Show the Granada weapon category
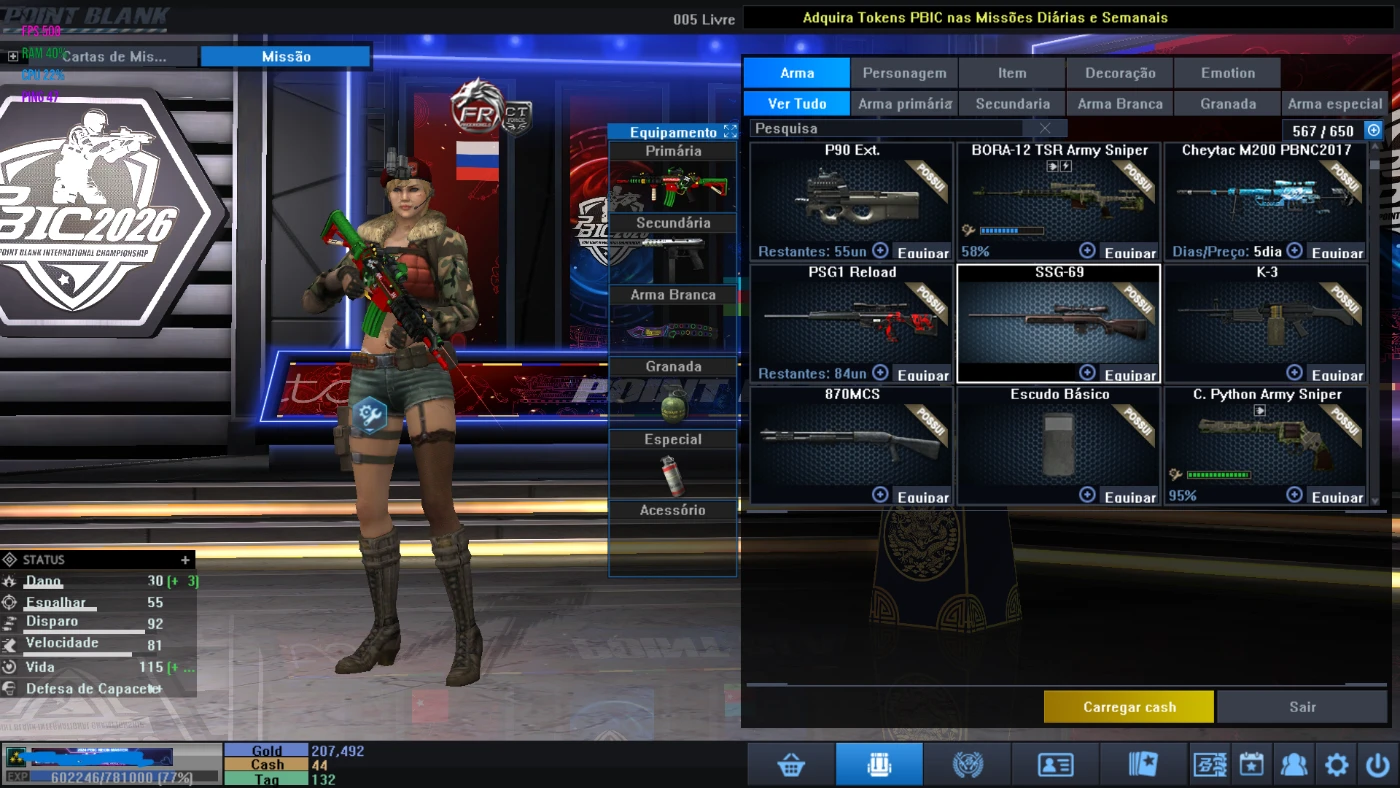1400x788 pixels. [1228, 104]
